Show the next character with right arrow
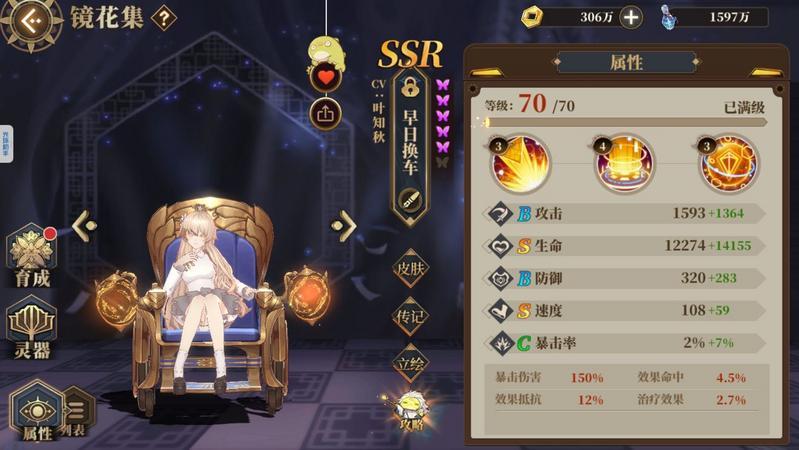This screenshot has height=450, width=799. point(345,225)
